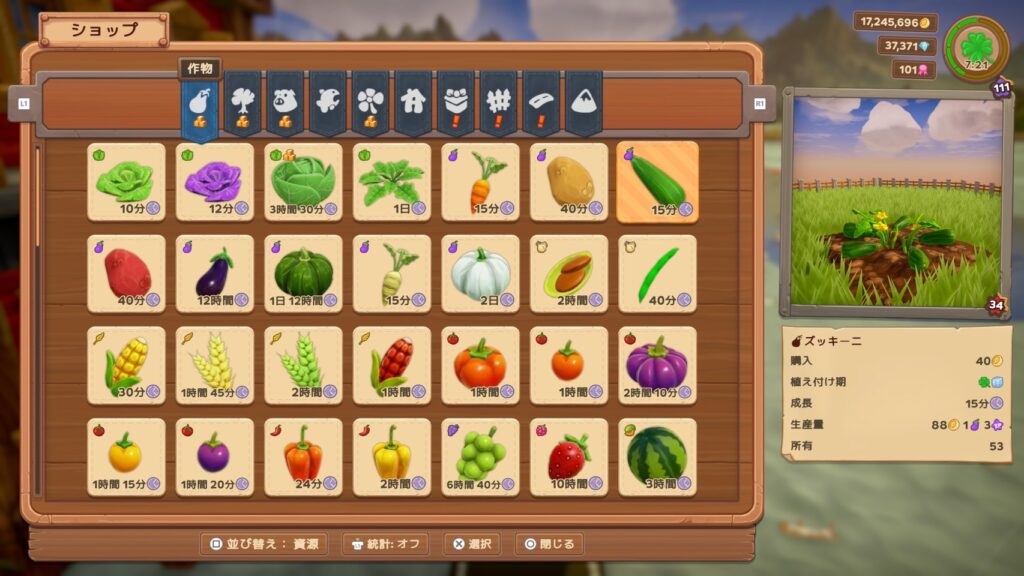
Task: Choose the watermelon crop tile
Action: coord(657,457)
